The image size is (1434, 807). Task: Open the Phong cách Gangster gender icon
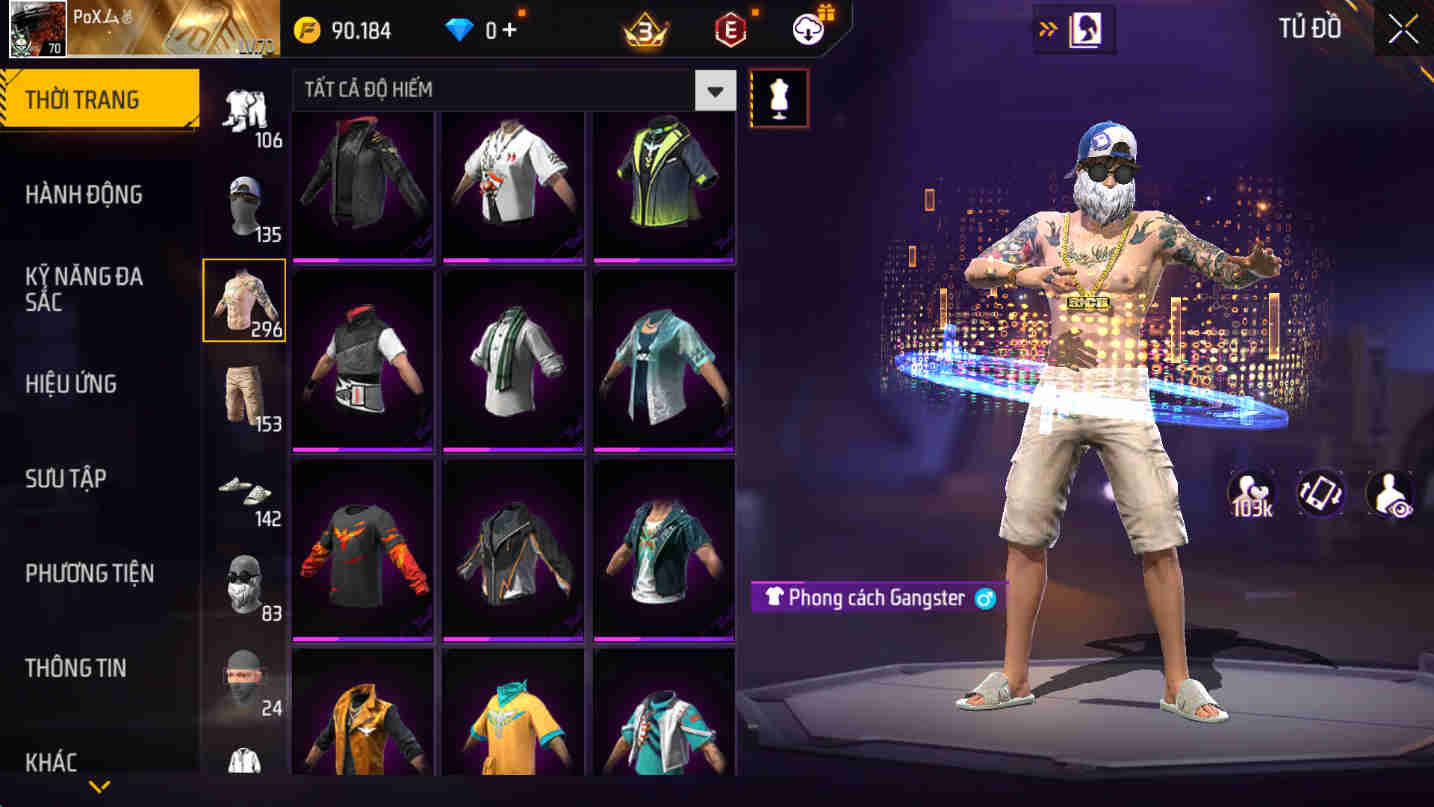(x=985, y=598)
